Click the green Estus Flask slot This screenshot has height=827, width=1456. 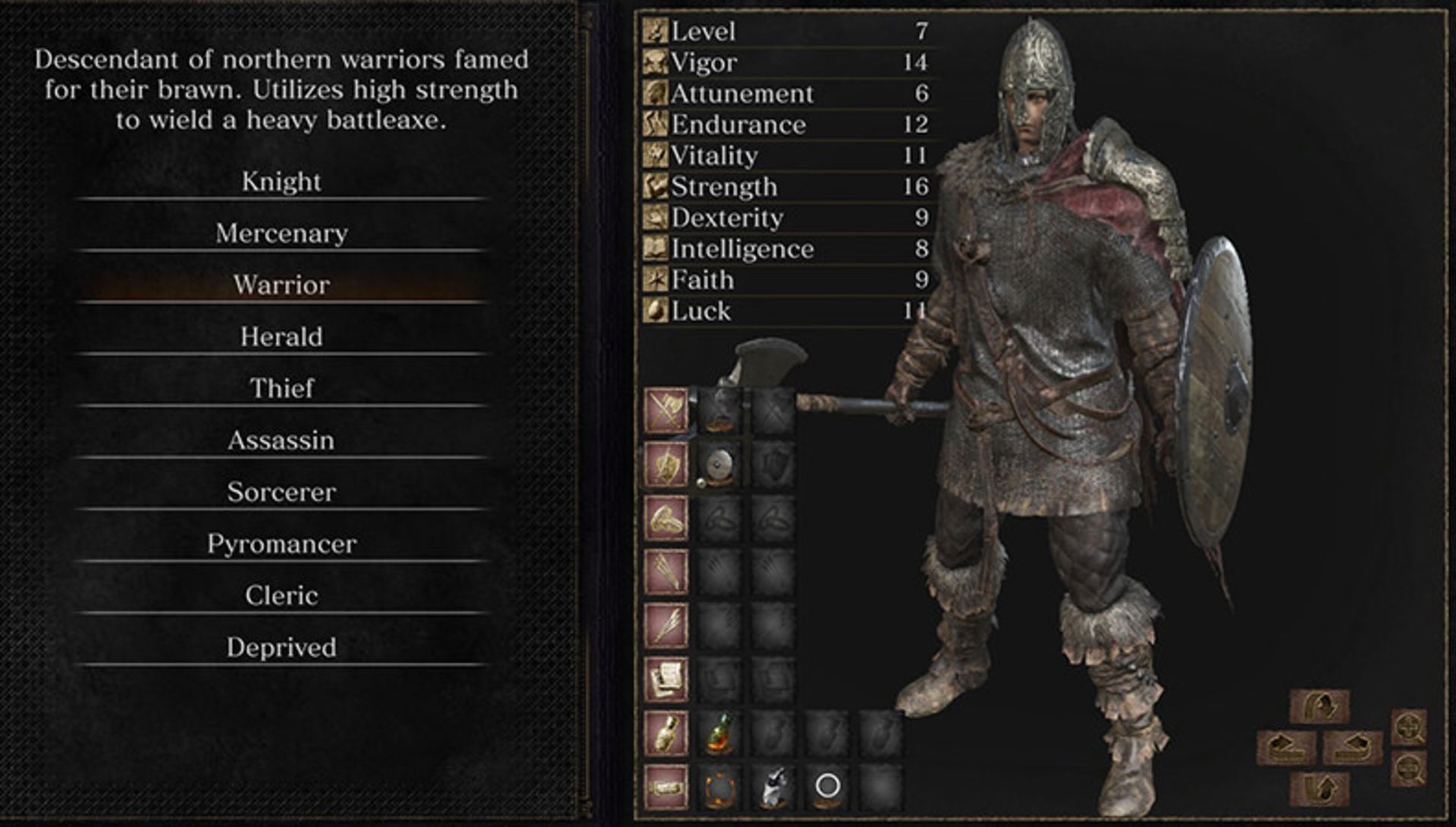tap(718, 733)
